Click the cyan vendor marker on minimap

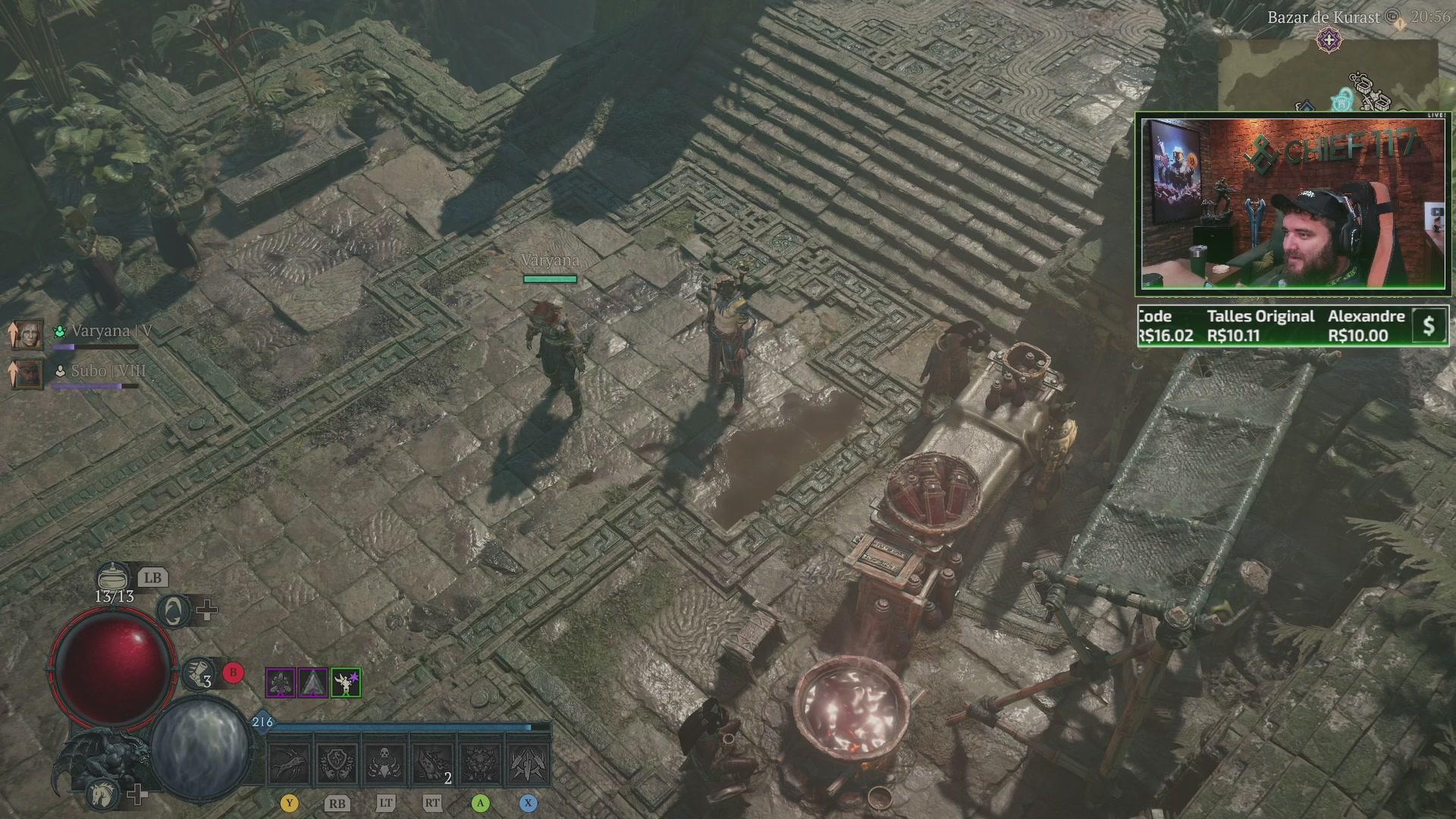(1343, 99)
